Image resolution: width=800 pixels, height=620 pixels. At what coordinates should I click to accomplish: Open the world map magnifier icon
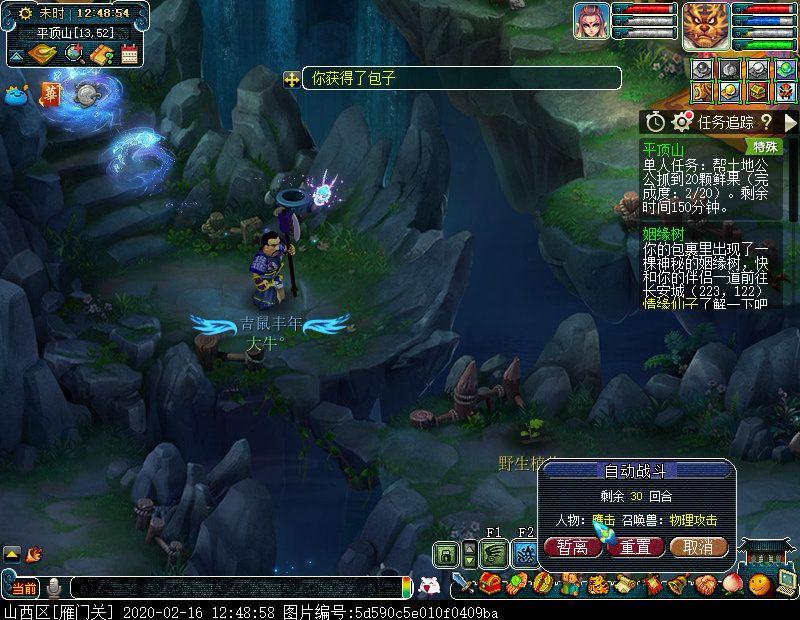point(74,54)
